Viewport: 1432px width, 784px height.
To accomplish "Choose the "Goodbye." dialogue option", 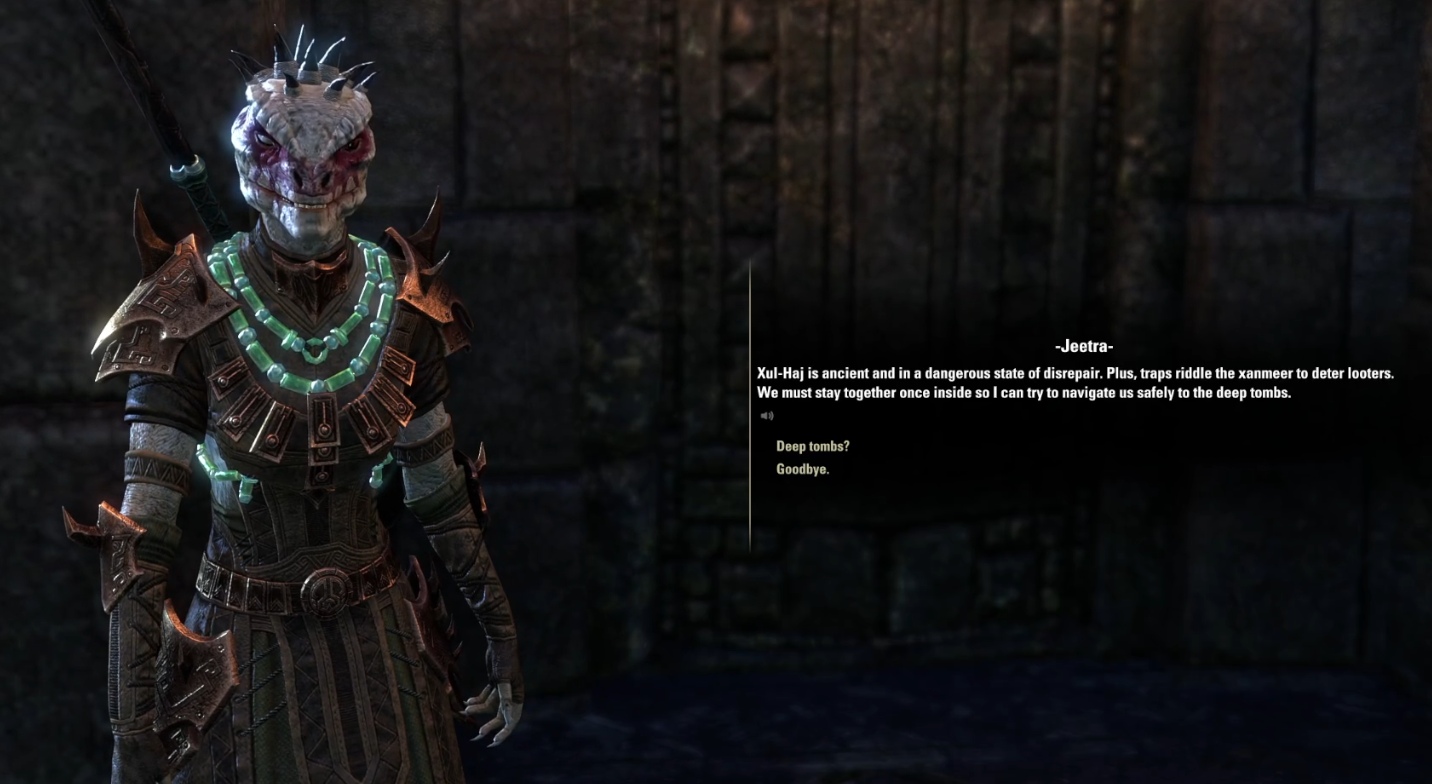I will (802, 469).
